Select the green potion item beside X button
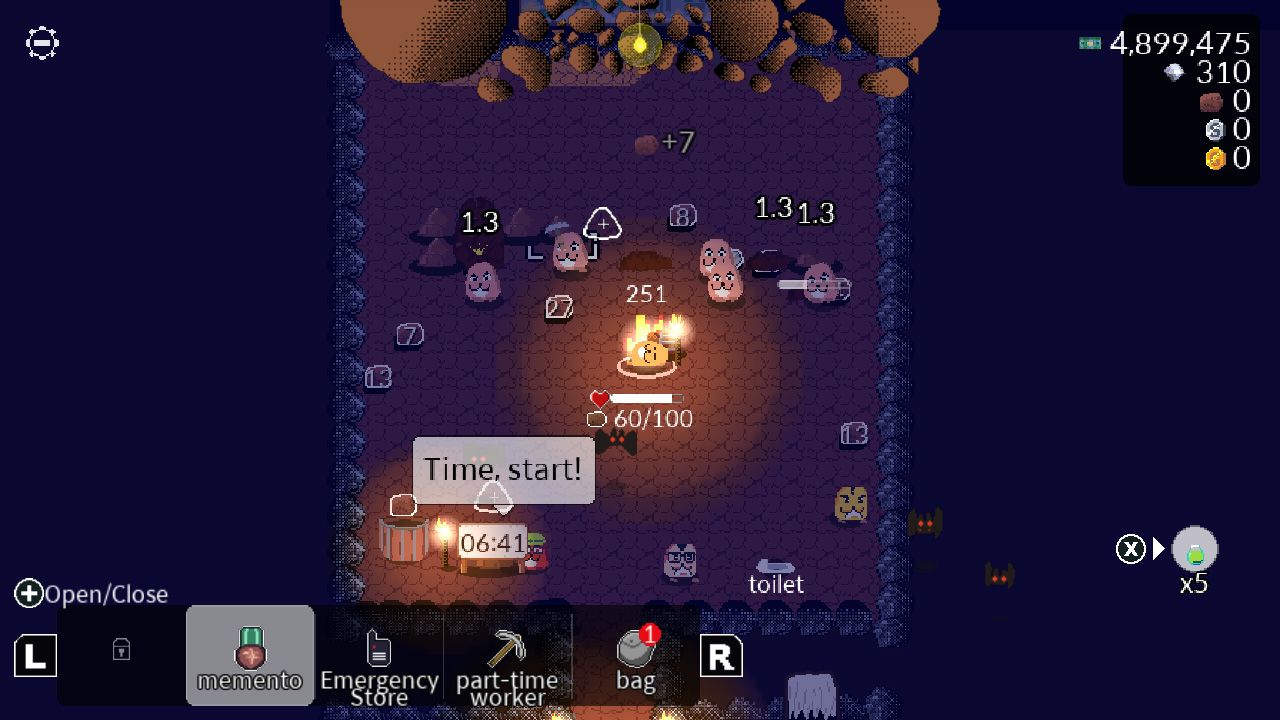1280x720 pixels. (x=1194, y=548)
